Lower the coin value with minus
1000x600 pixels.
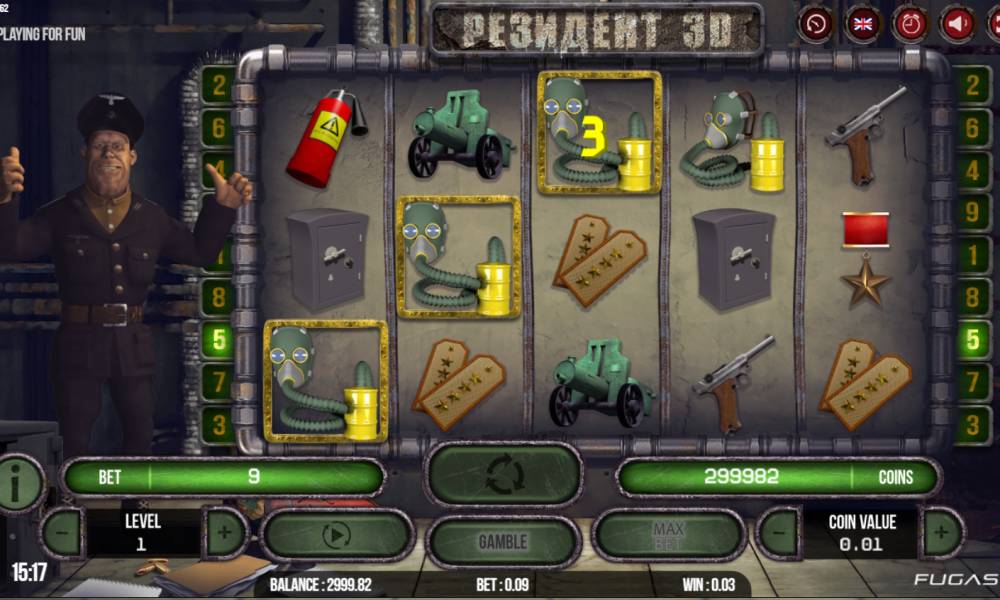coord(778,533)
